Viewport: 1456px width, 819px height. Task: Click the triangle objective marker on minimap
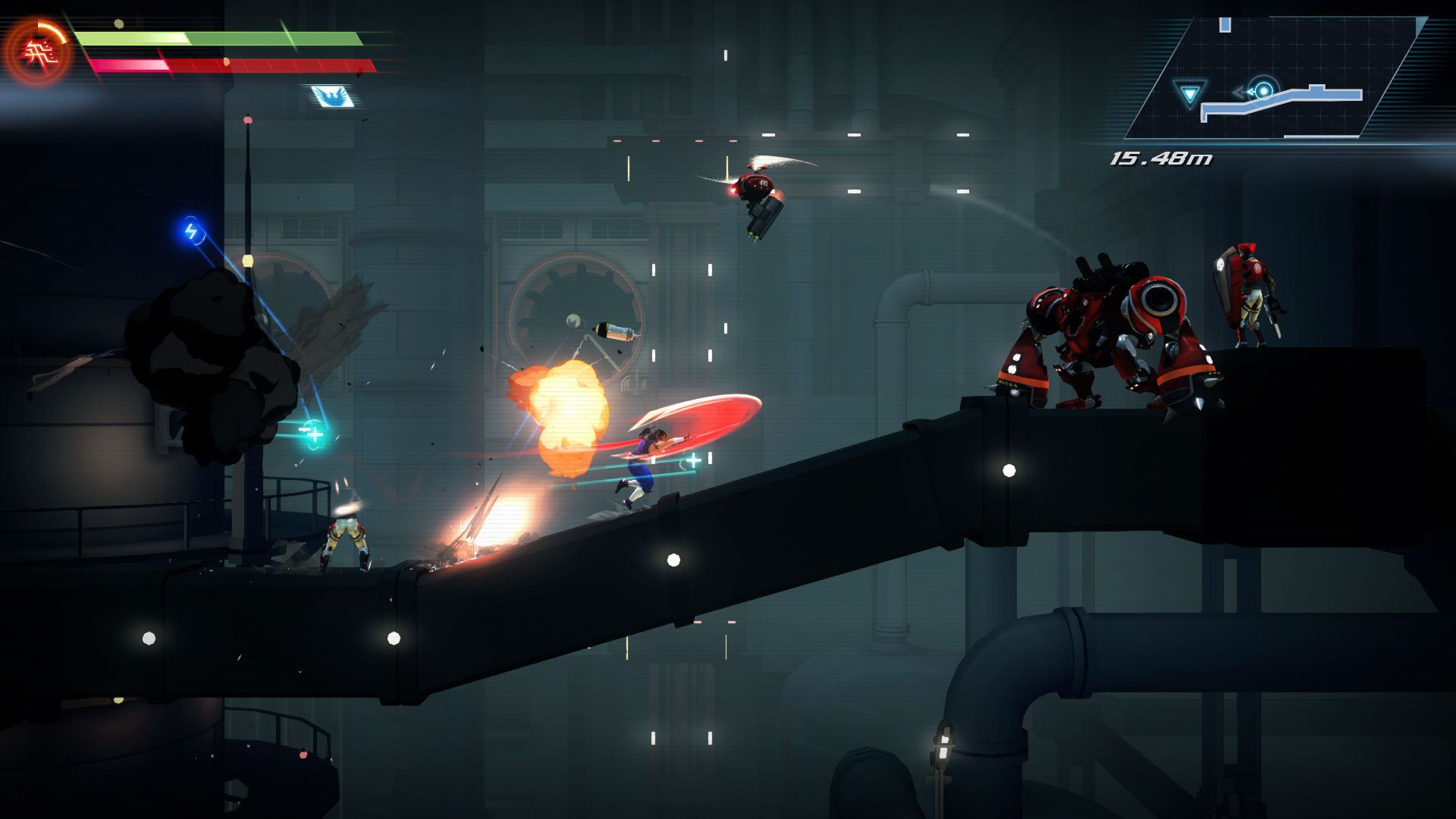coord(1189,94)
